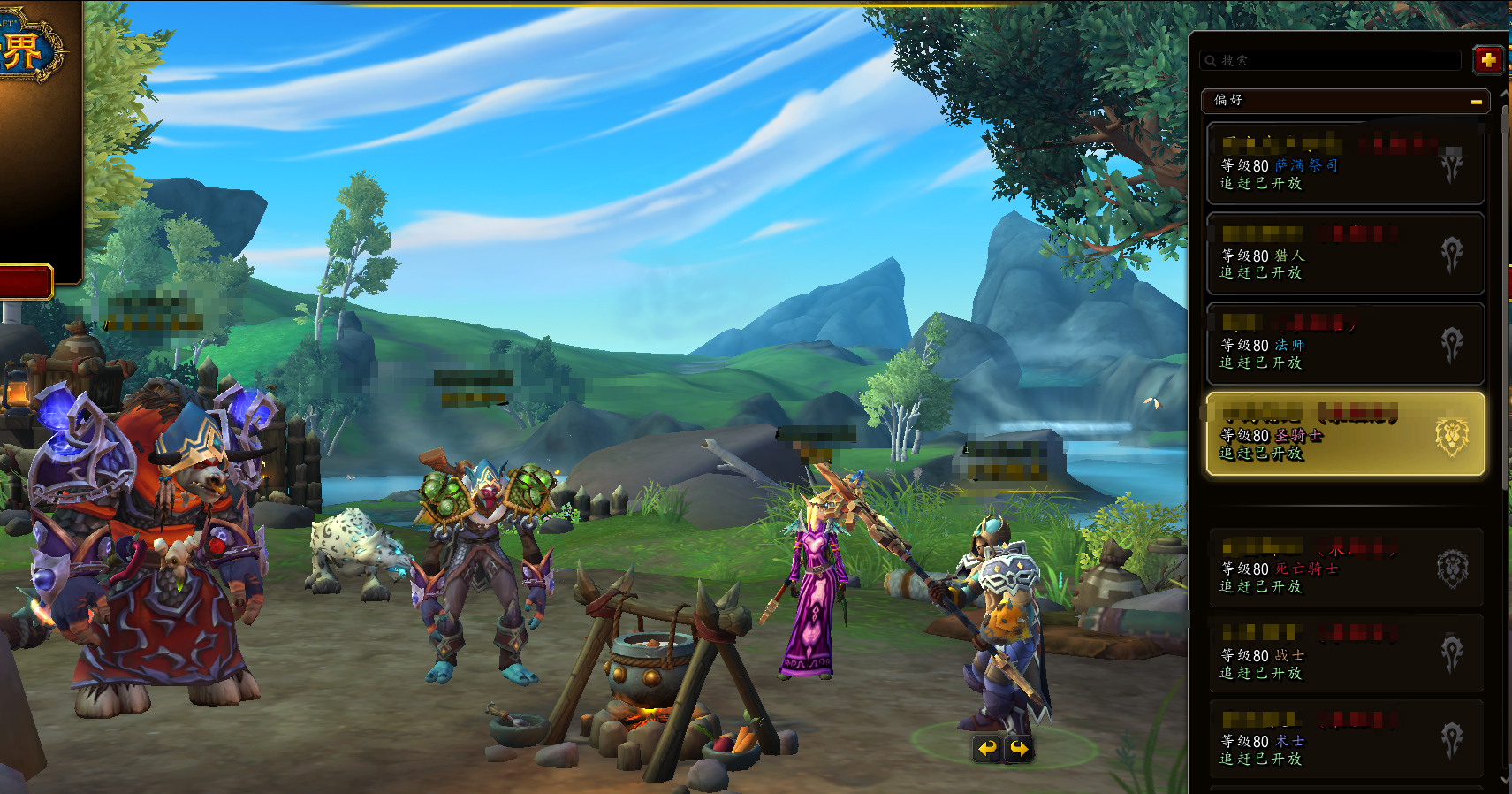1512x794 pixels.
Task: Pick the level 80 术士 character
Action: 1345,740
